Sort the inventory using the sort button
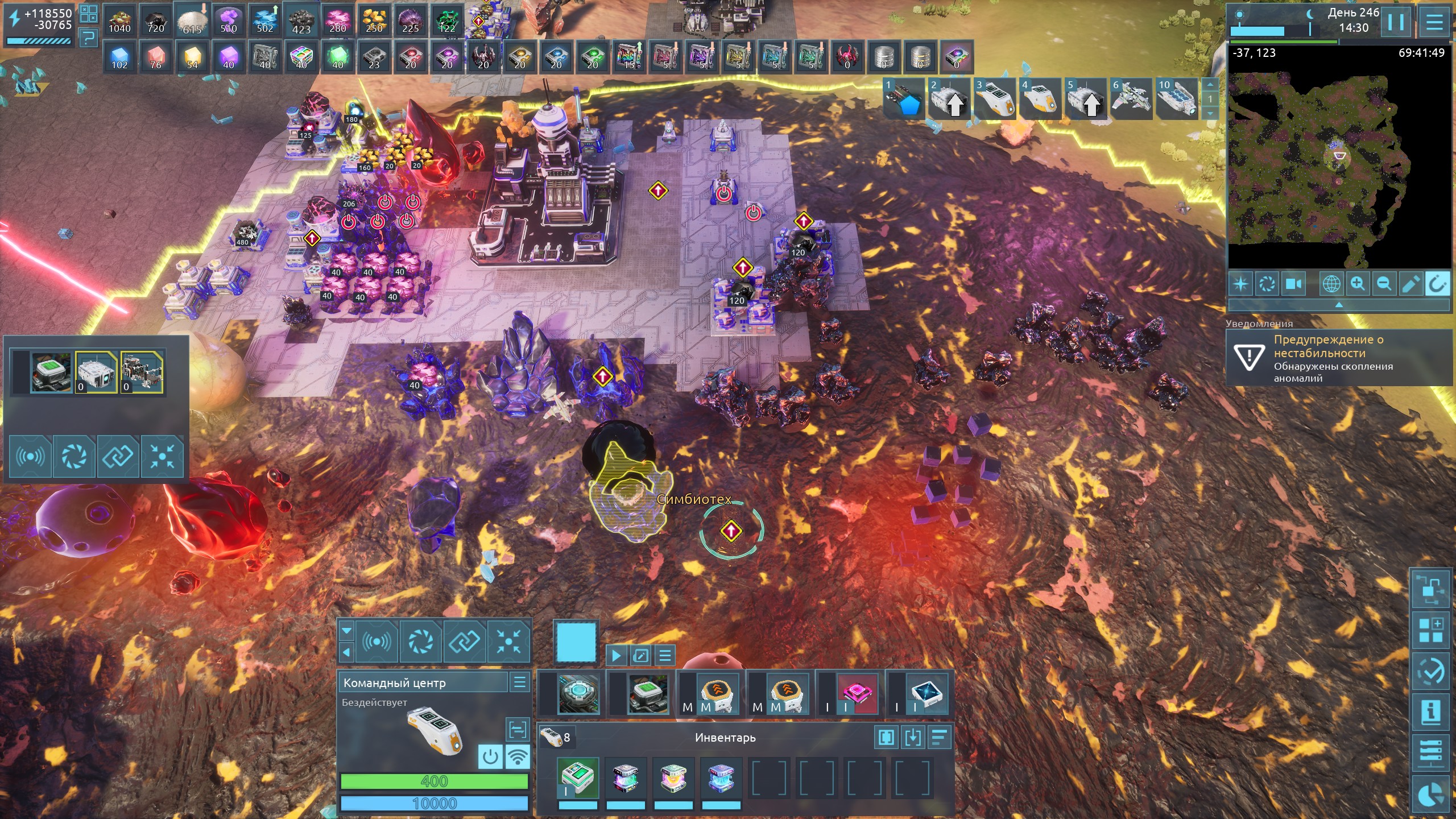The height and width of the screenshot is (819, 1456). pos(940,738)
